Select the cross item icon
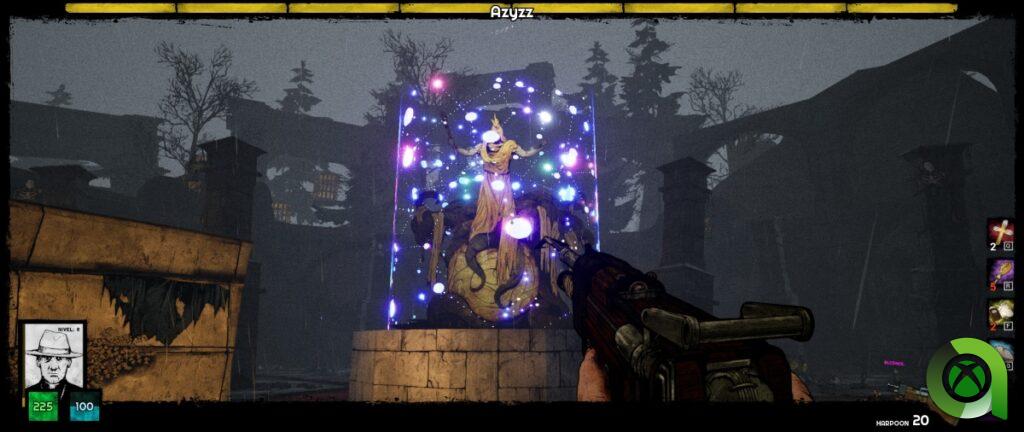This screenshot has height=432, width=1024. click(1000, 232)
